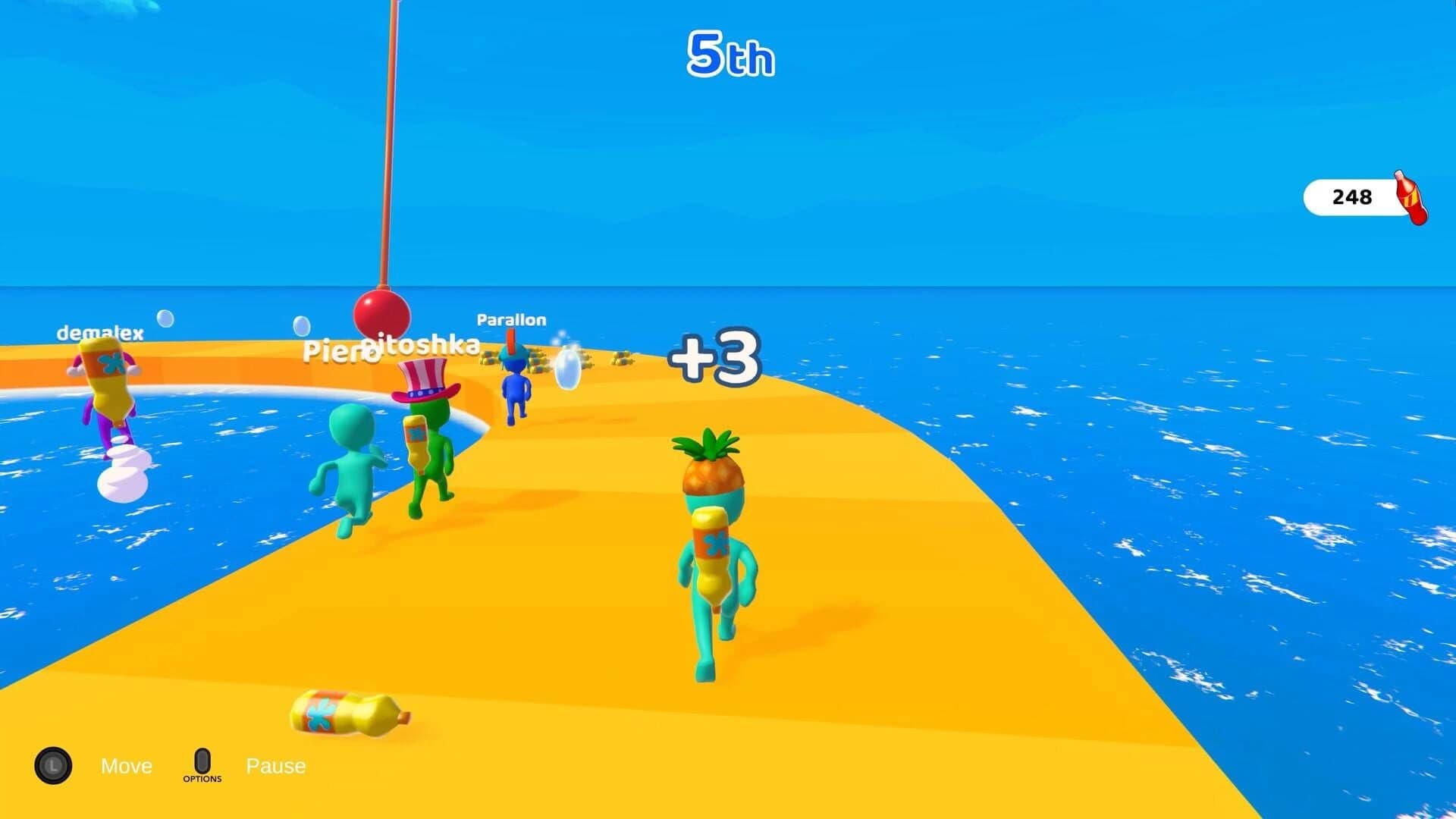Click the Pause label
Viewport: 1456px width, 819px height.
pos(276,766)
